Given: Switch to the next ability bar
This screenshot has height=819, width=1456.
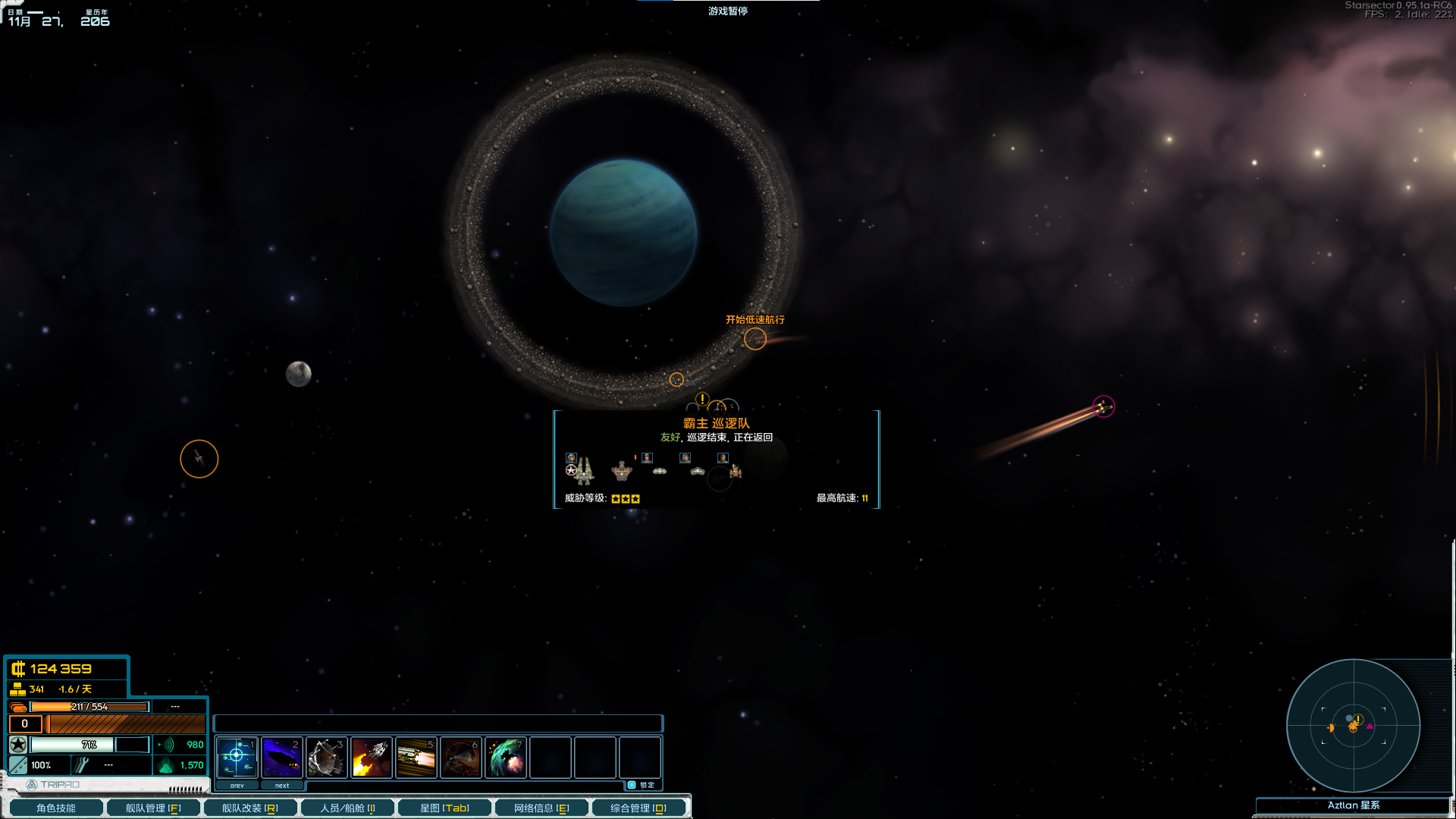Looking at the screenshot, I should tap(282, 786).
